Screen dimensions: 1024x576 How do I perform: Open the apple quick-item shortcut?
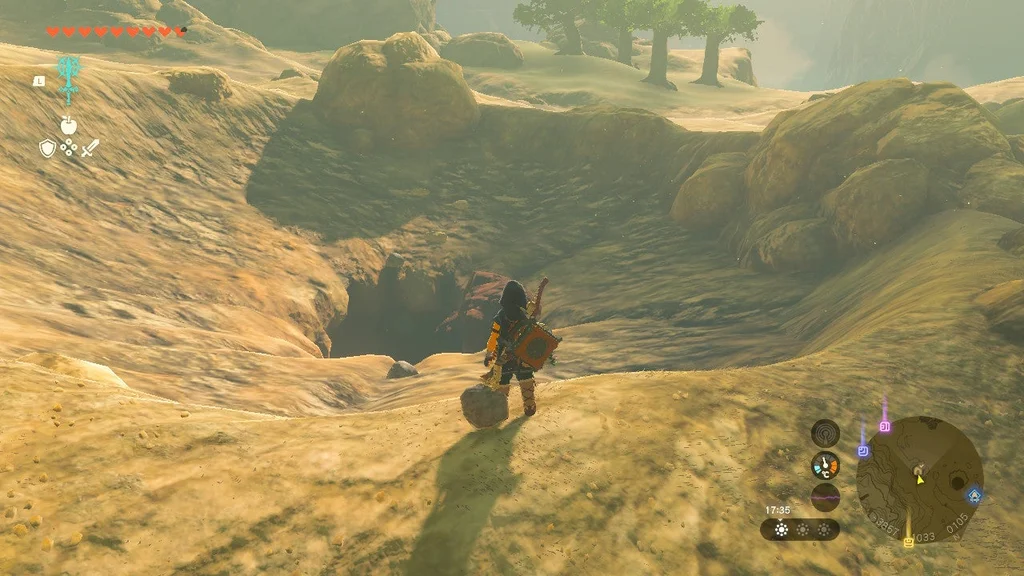(x=69, y=125)
